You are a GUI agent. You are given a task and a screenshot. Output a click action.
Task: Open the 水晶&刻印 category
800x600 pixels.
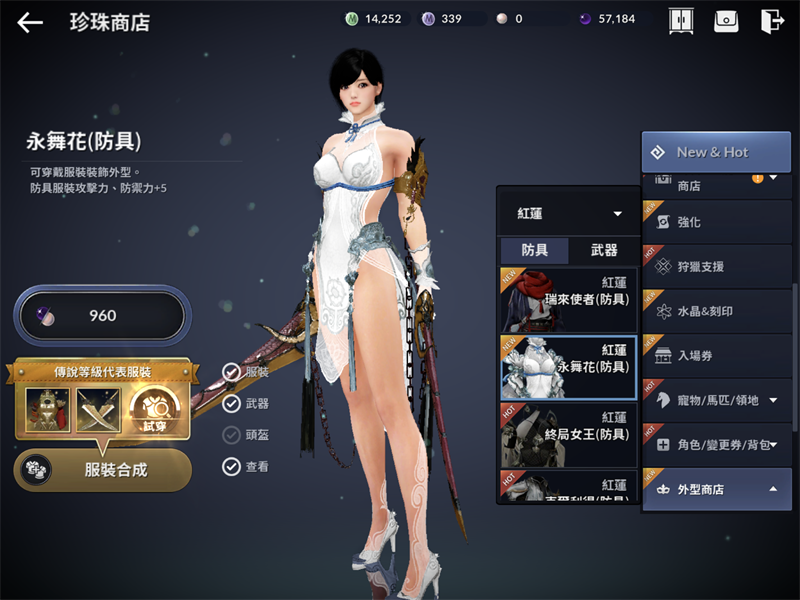coord(716,311)
